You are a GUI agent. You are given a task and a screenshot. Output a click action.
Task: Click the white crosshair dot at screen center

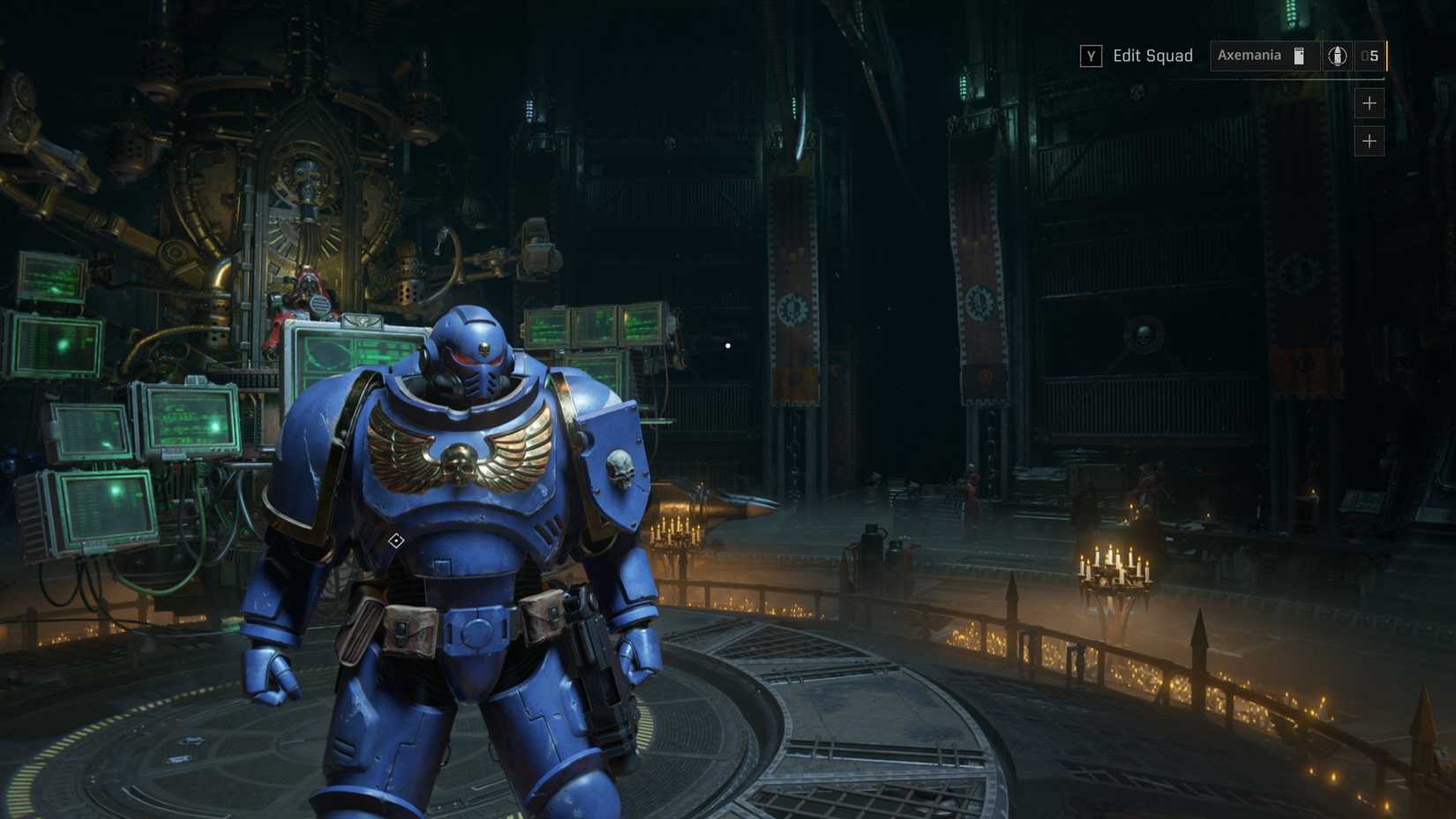pyautogui.click(x=726, y=345)
